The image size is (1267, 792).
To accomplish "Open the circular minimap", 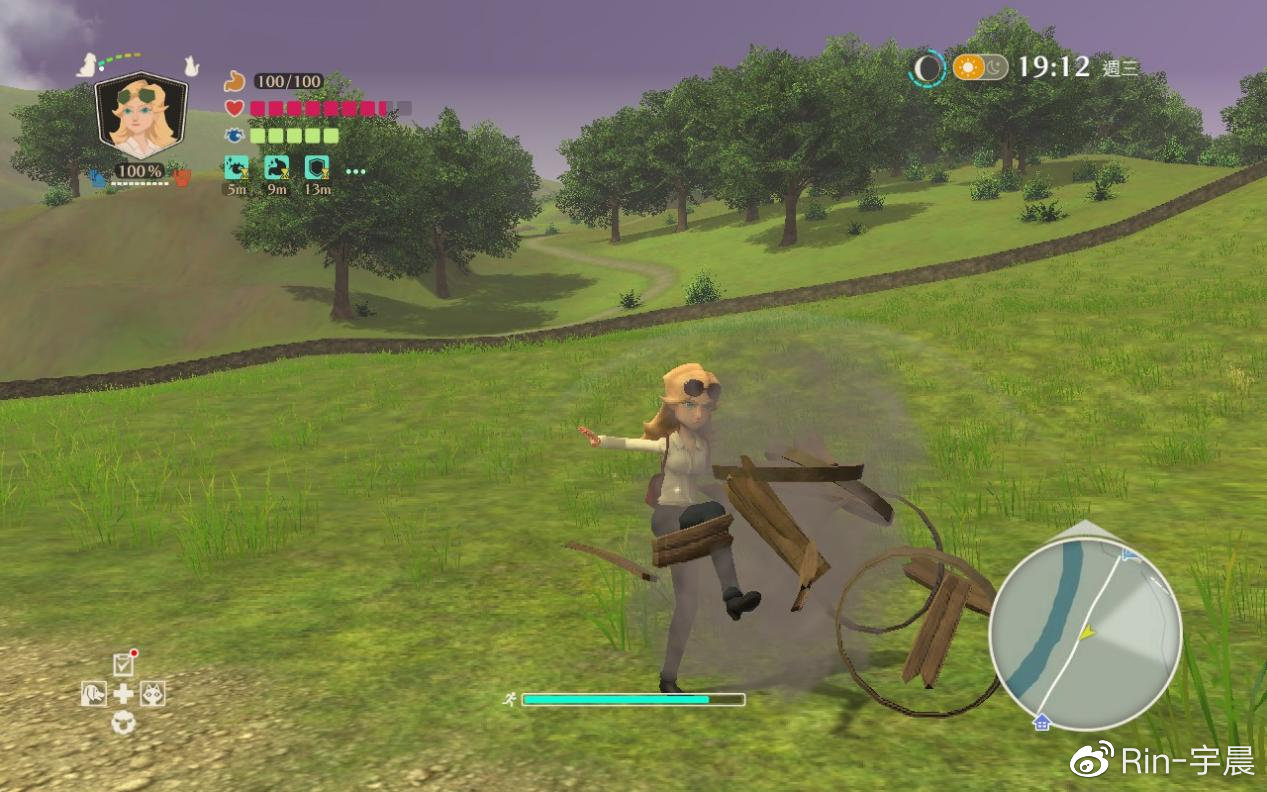I will point(1085,634).
